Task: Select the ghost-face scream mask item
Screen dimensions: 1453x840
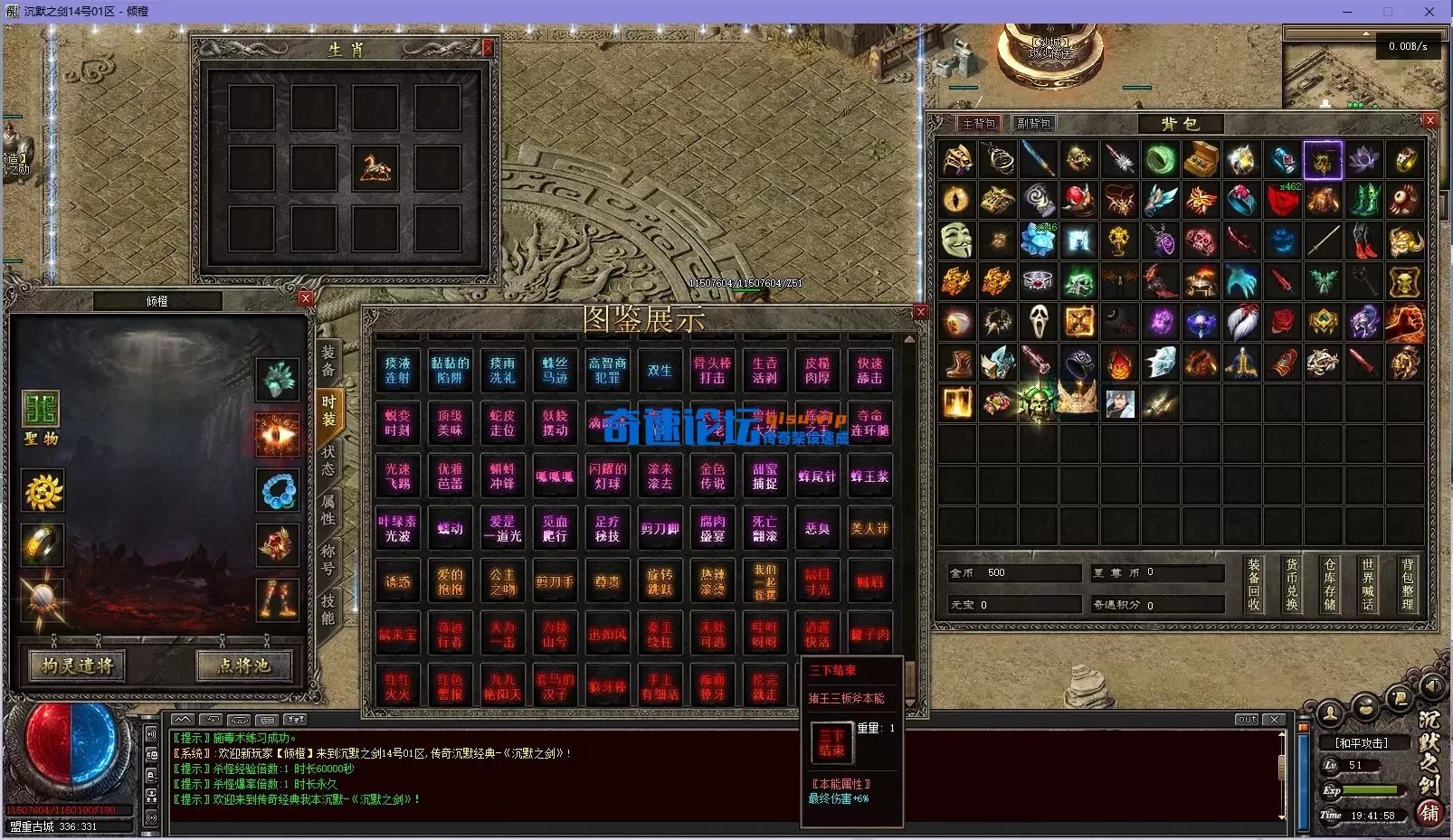Action: tap(1038, 322)
